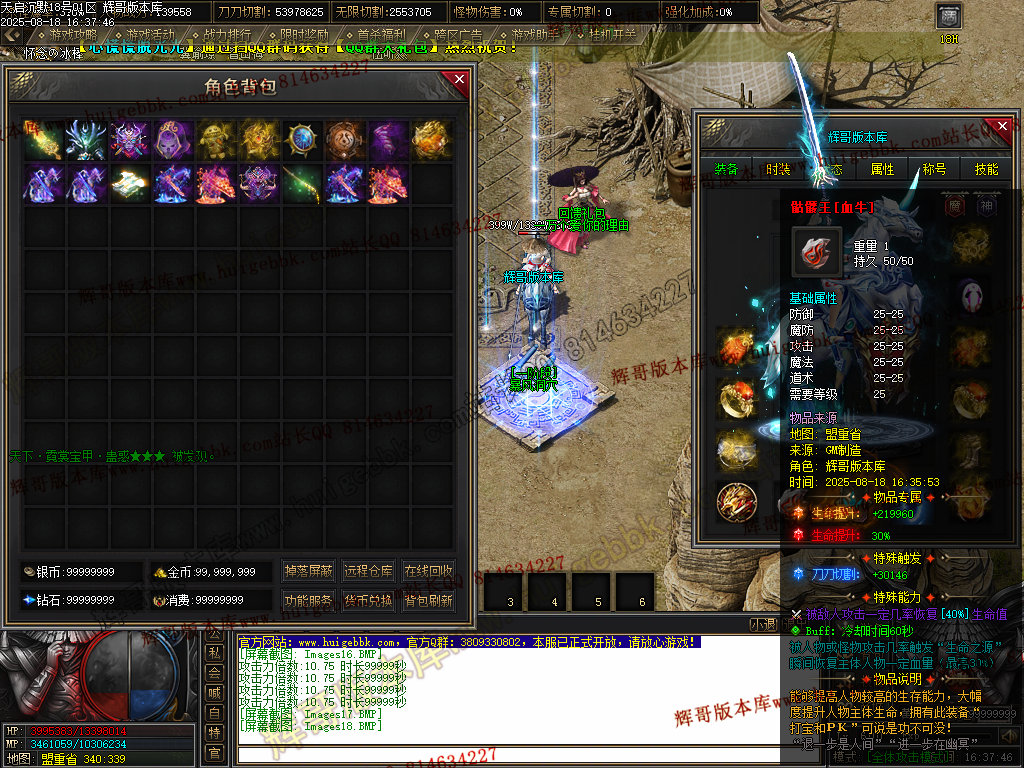Click the 掉落屏蔽 button
Viewport: 1024px width, 768px height.
coord(307,572)
